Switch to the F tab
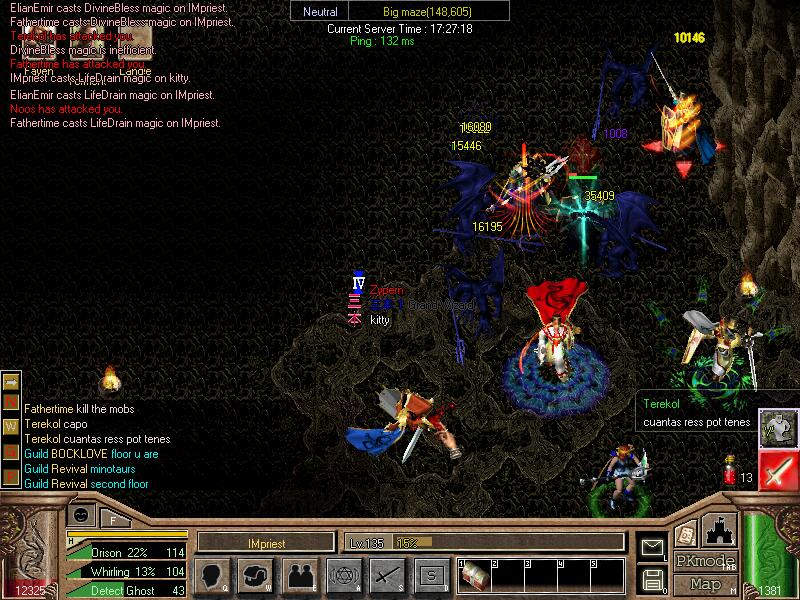 pos(114,518)
